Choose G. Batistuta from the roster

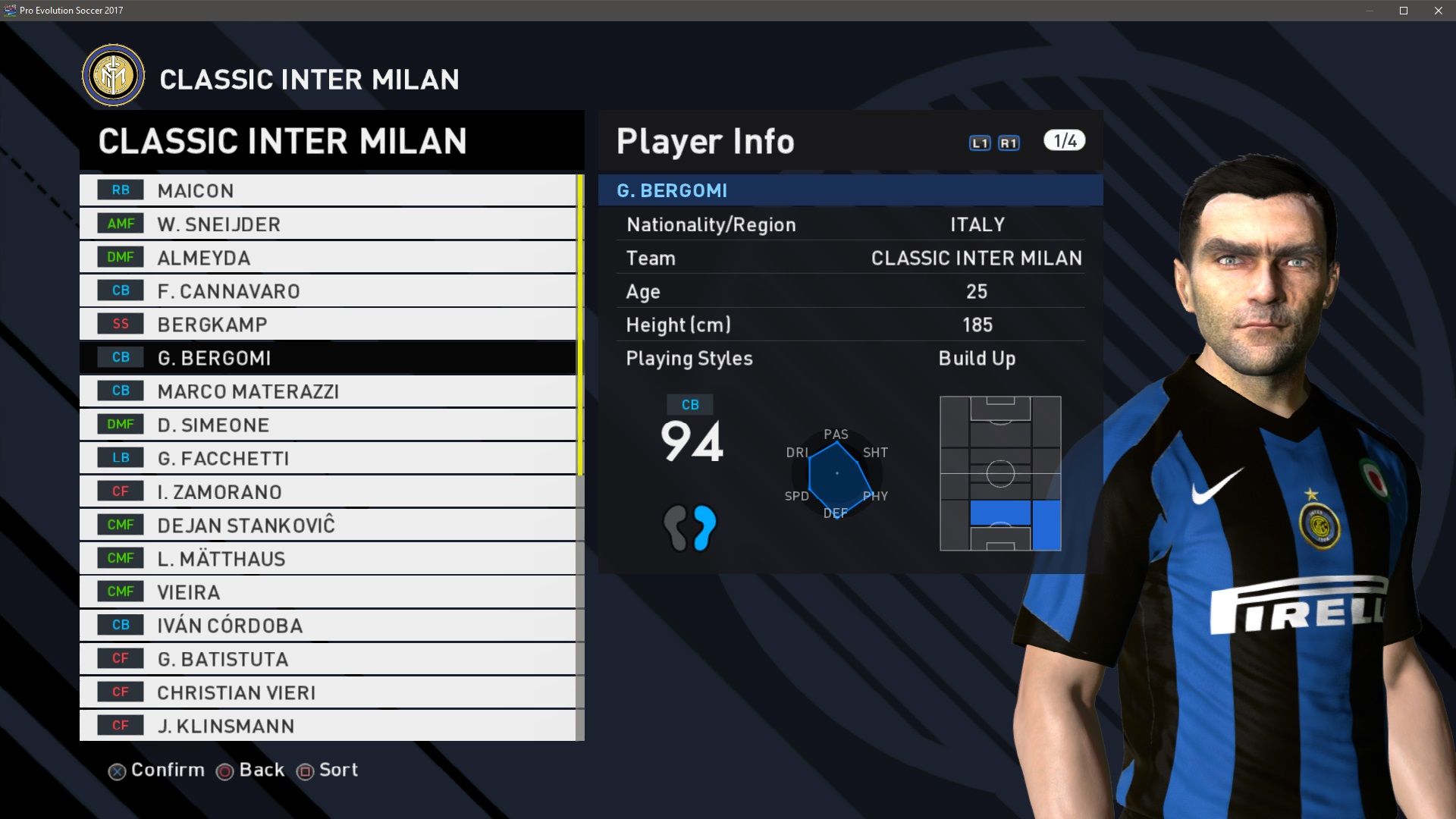328,658
